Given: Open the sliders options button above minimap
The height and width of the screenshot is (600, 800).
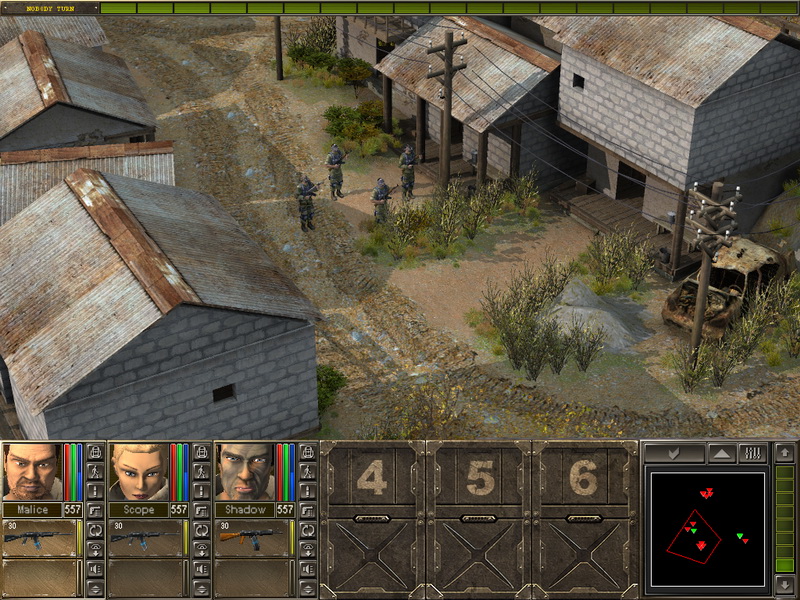Looking at the screenshot, I should point(750,453).
